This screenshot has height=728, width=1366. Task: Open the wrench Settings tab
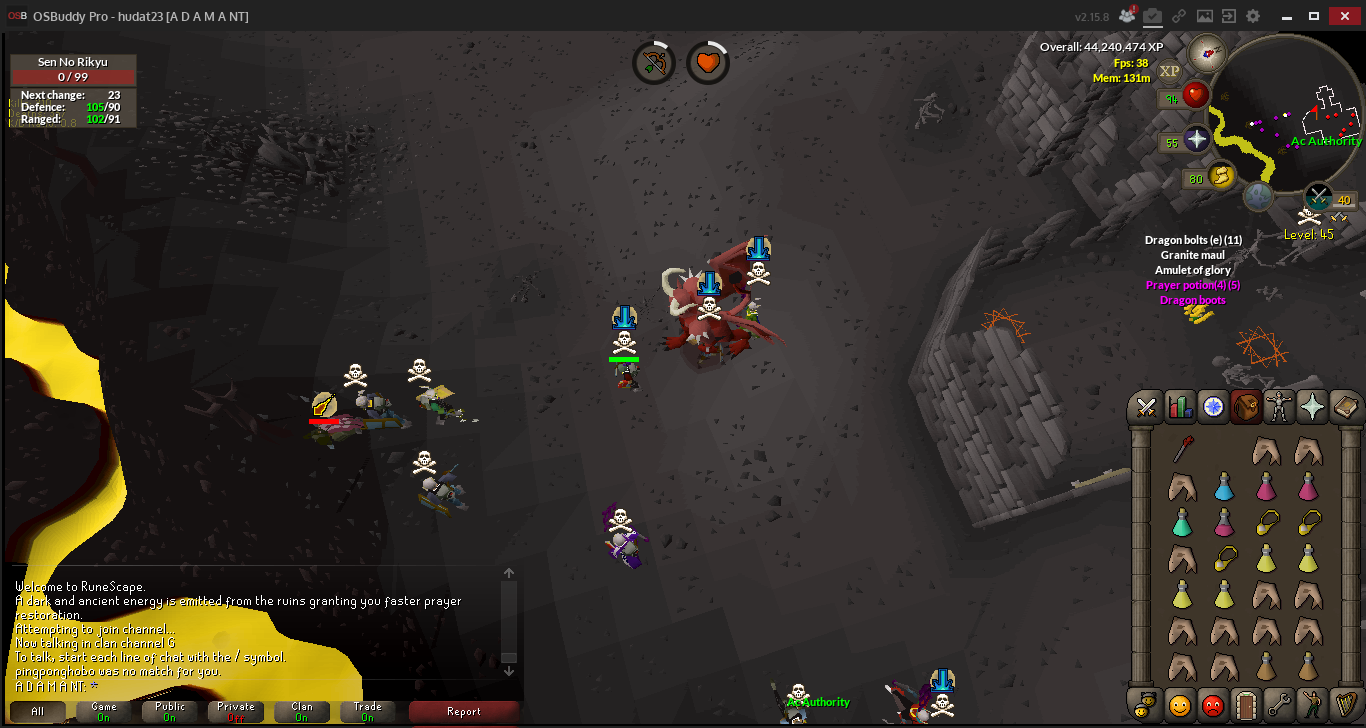pos(1279,705)
